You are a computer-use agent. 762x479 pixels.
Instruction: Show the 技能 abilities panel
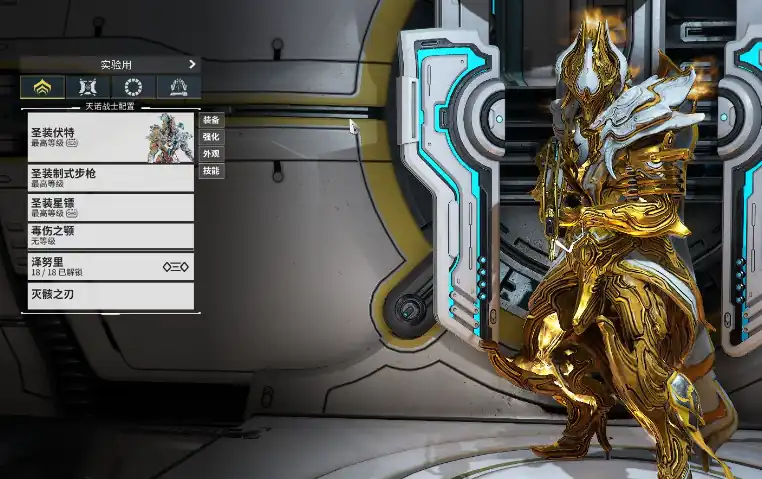pyautogui.click(x=211, y=171)
